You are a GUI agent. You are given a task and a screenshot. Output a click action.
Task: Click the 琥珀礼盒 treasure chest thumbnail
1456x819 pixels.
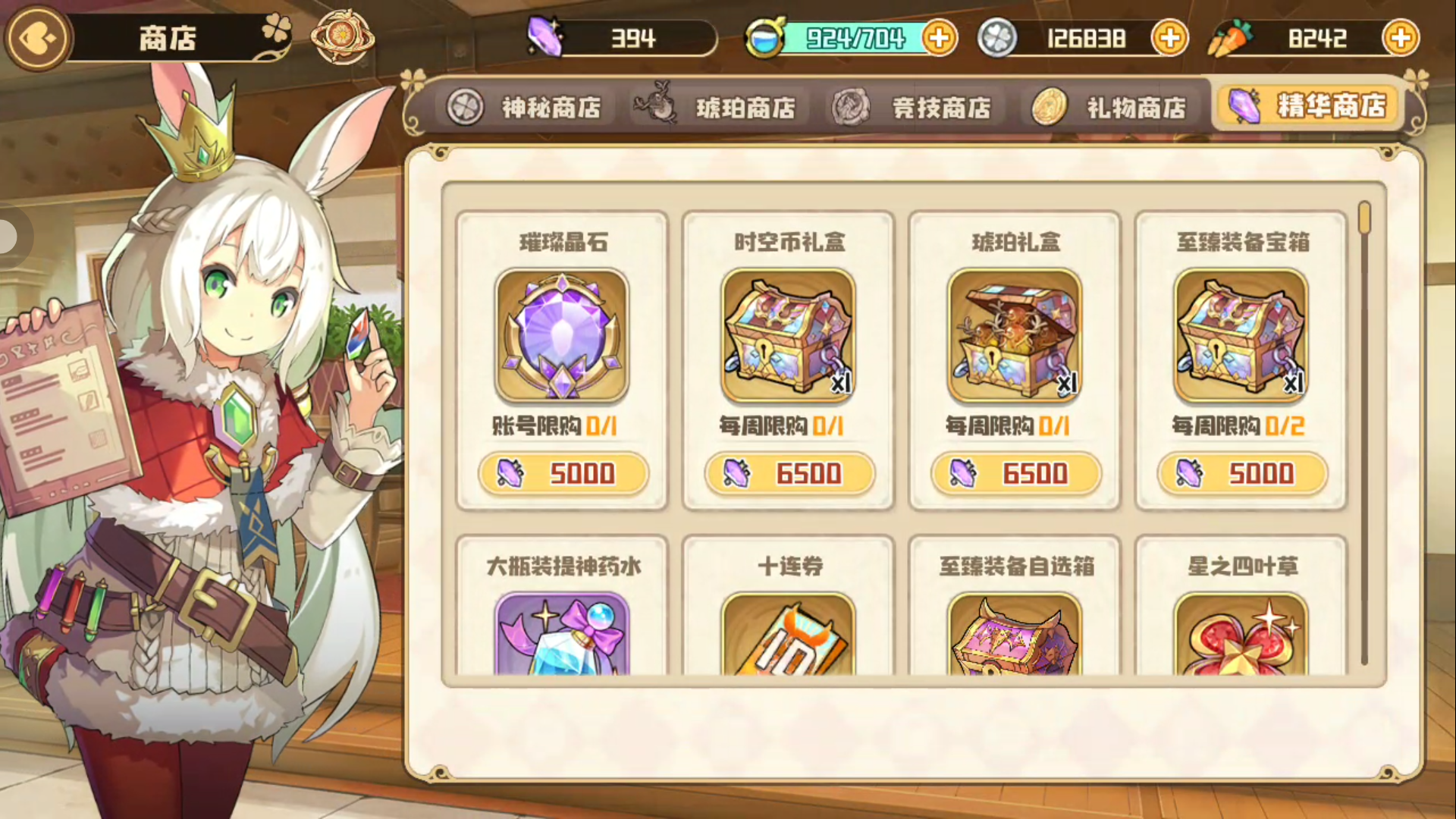pyautogui.click(x=1015, y=336)
